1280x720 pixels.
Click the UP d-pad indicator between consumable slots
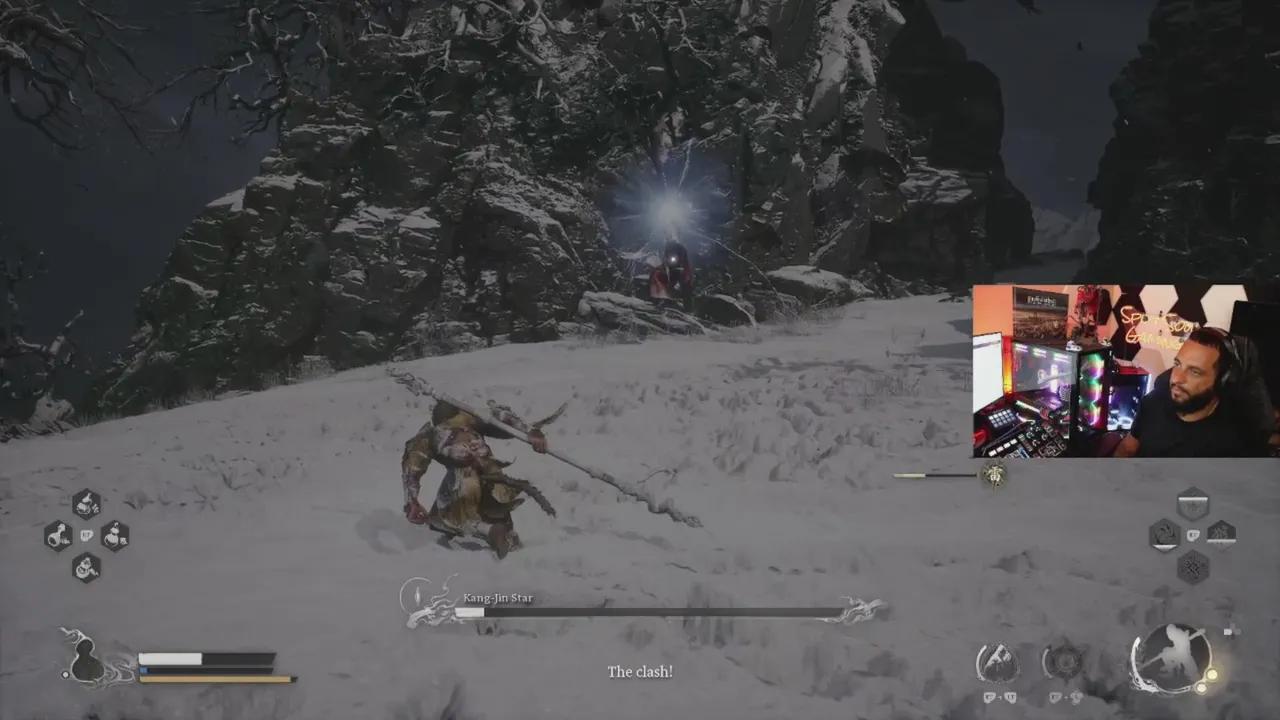click(87, 536)
